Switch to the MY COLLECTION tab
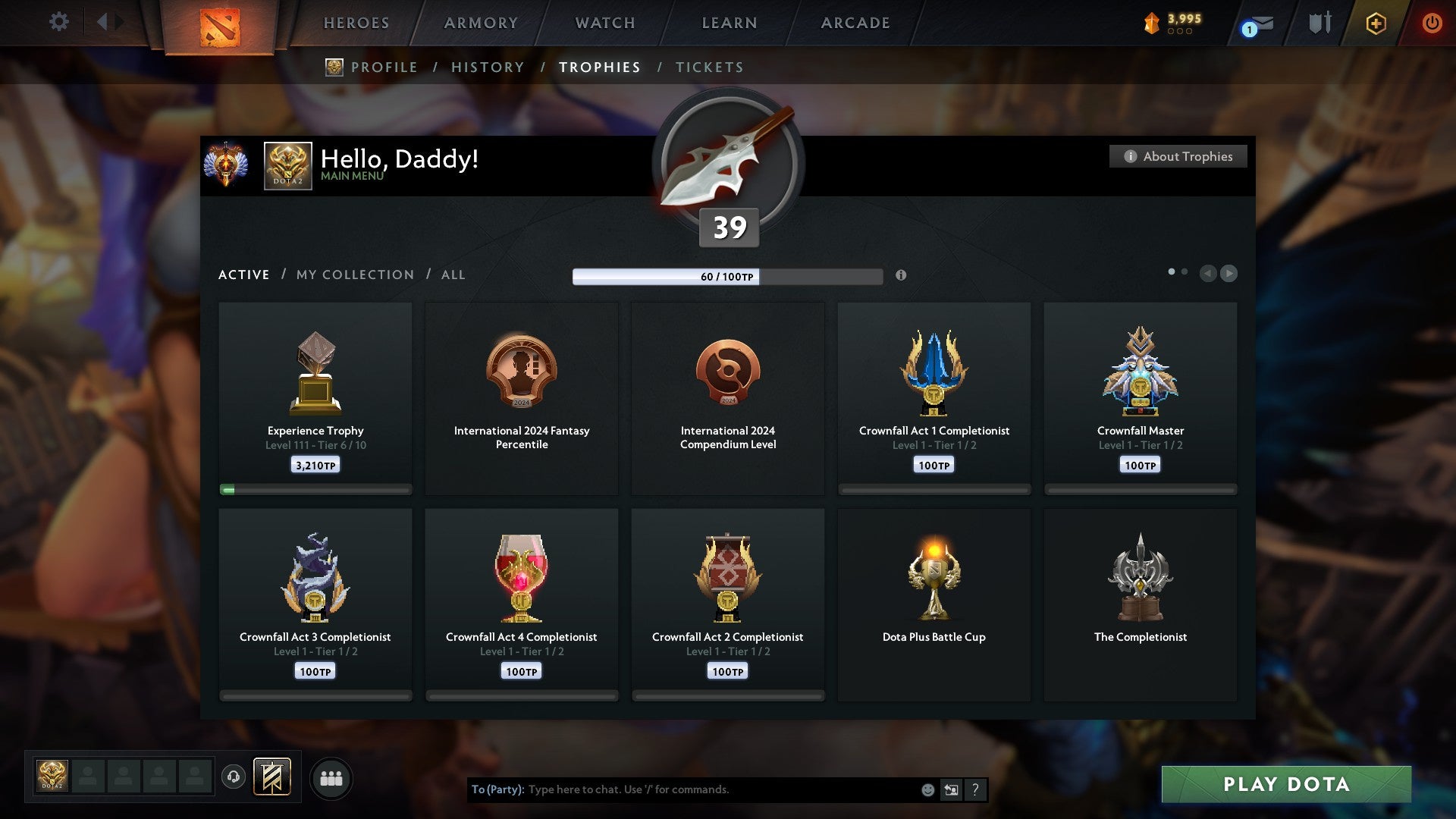The height and width of the screenshot is (819, 1456). [354, 275]
